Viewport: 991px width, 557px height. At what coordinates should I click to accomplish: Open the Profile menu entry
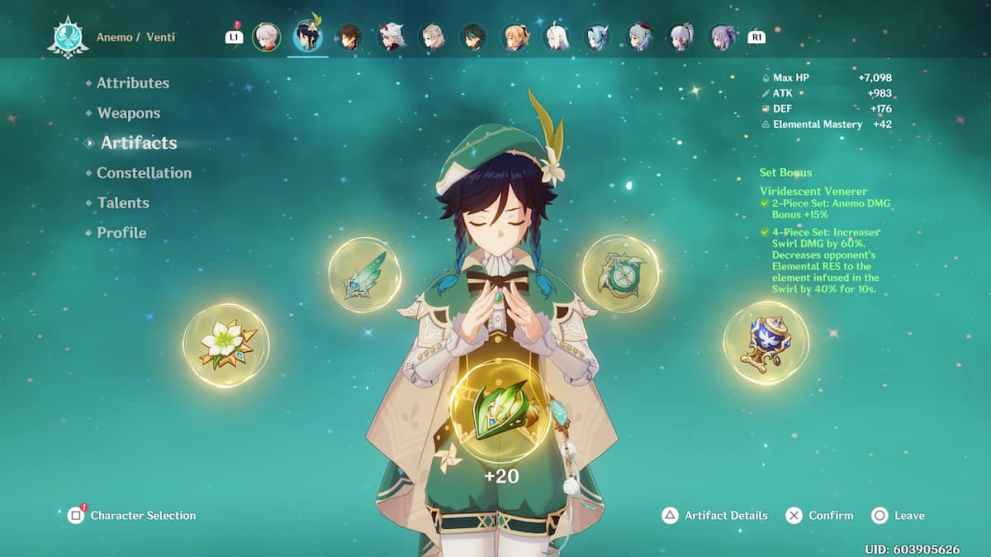pos(121,233)
